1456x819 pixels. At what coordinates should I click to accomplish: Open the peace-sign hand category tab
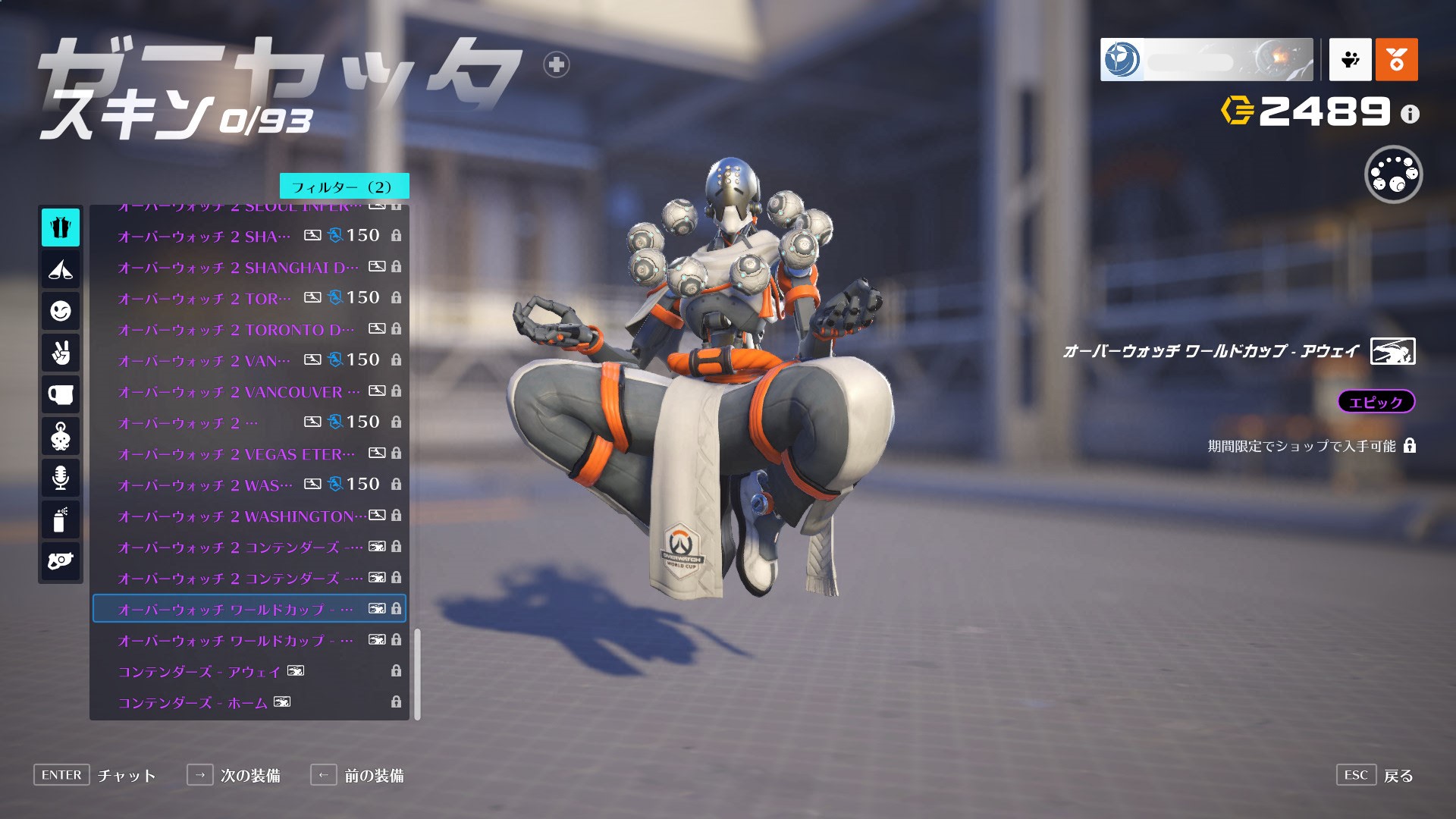(61, 353)
